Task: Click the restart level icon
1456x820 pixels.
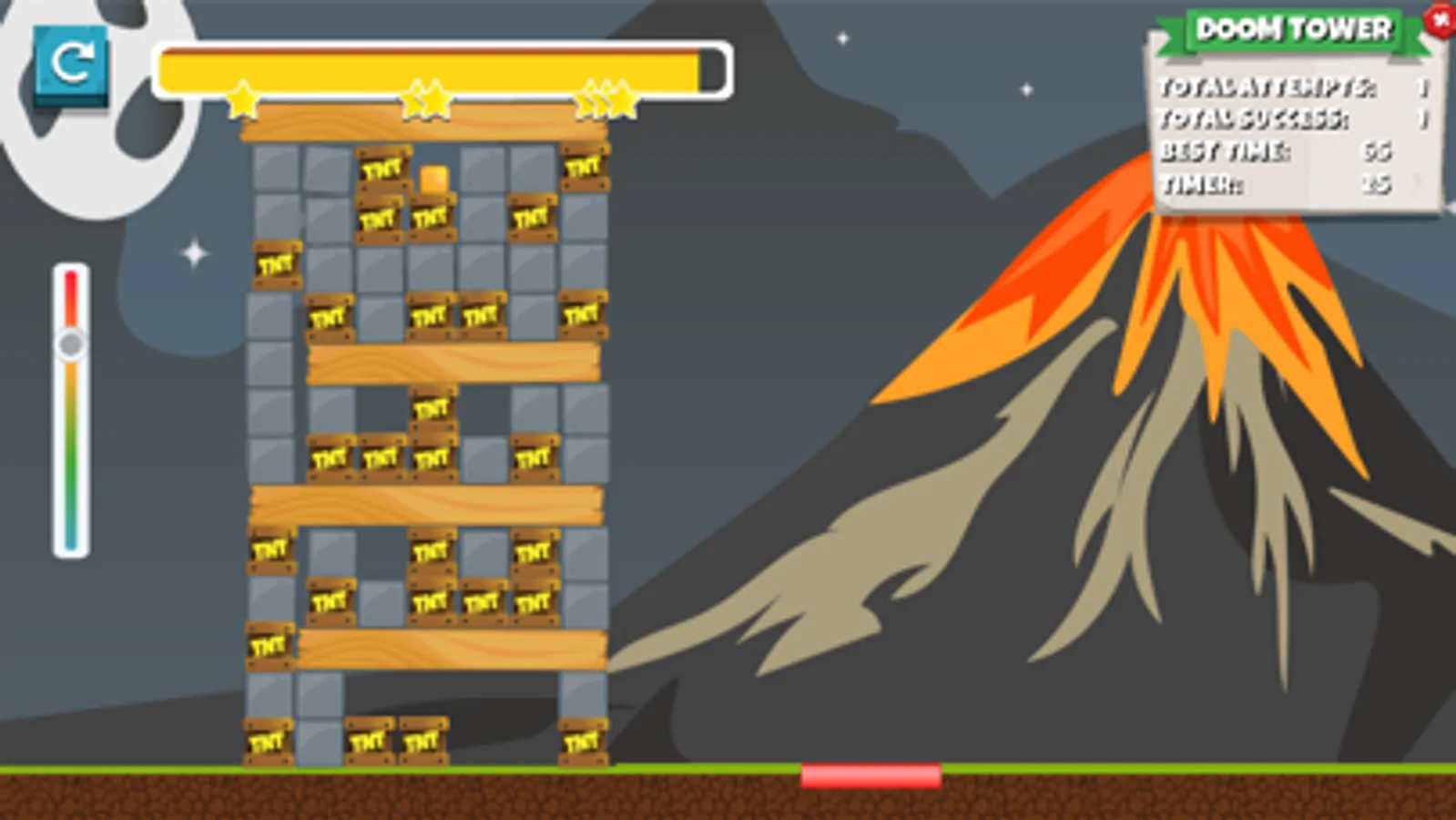Action: (x=71, y=66)
